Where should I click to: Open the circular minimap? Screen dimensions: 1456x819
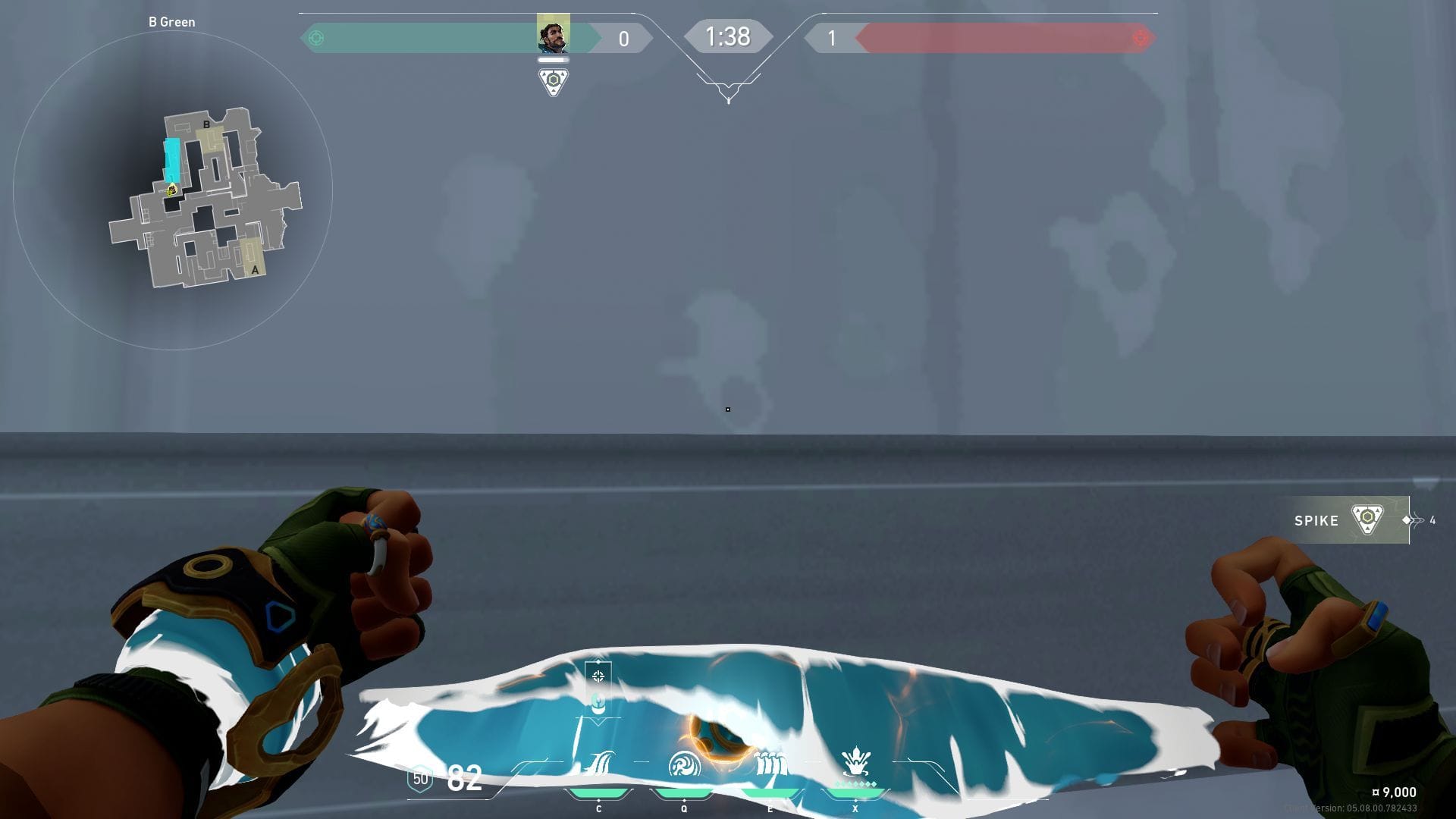click(173, 190)
